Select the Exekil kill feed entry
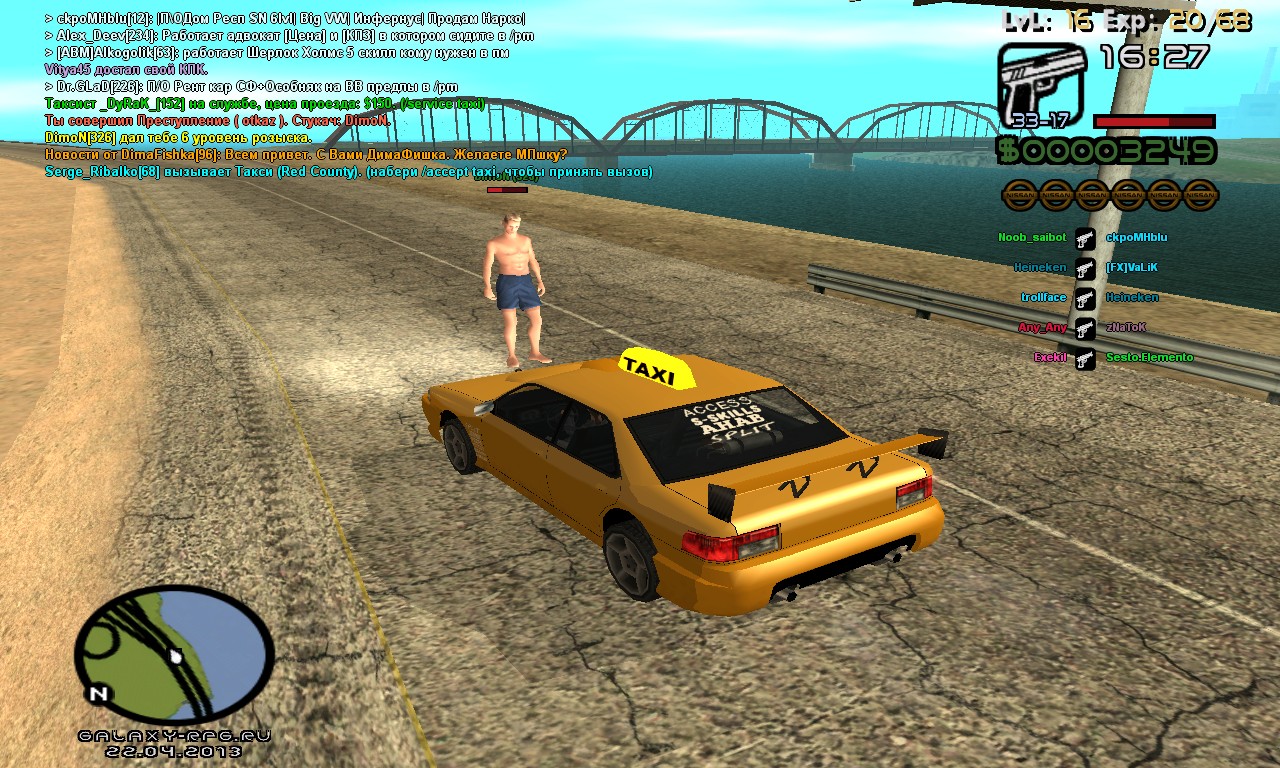The height and width of the screenshot is (768, 1280). tap(1050, 357)
